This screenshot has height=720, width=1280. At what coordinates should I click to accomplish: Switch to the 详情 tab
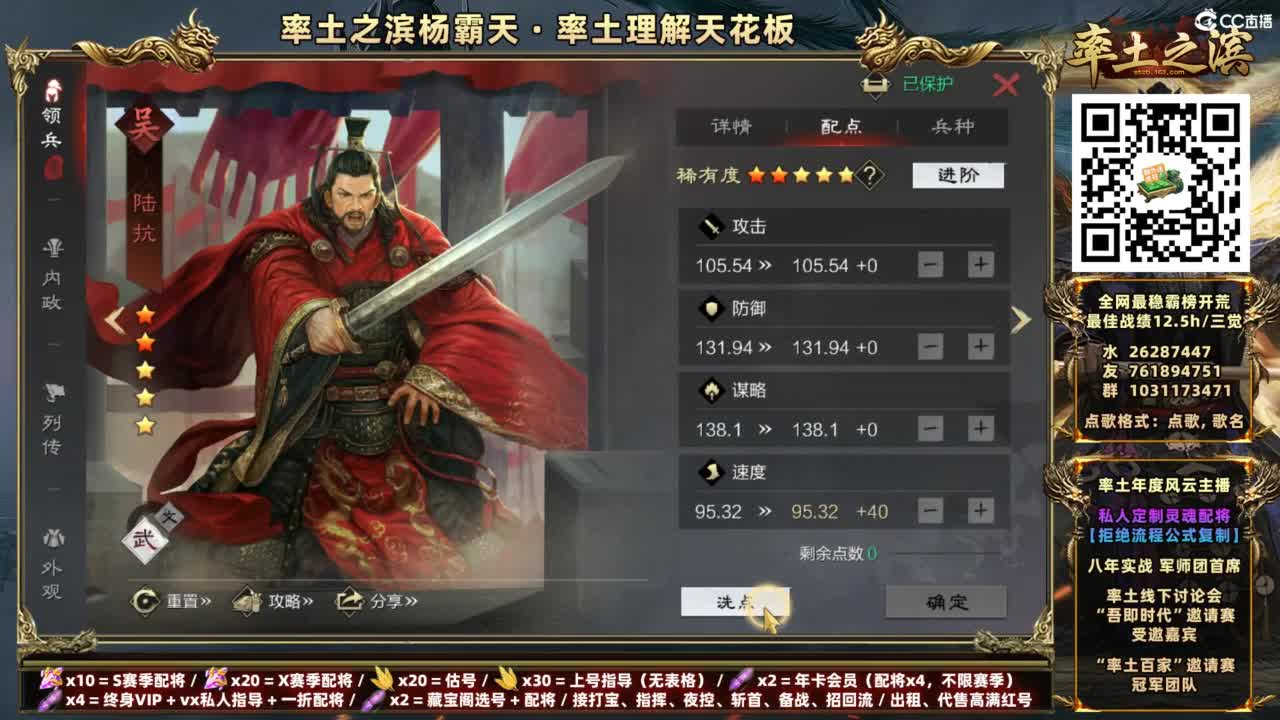[x=729, y=127]
